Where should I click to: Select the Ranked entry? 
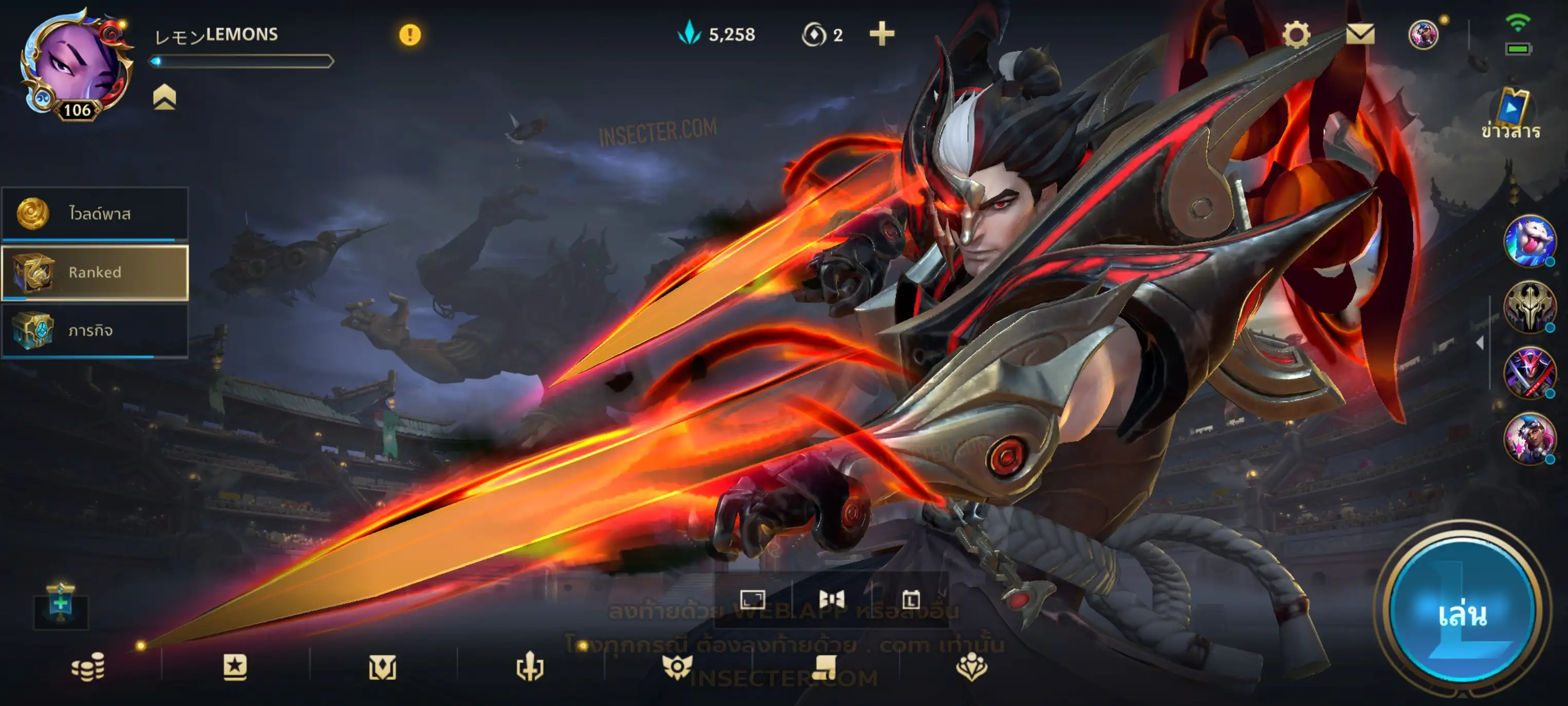[95, 273]
